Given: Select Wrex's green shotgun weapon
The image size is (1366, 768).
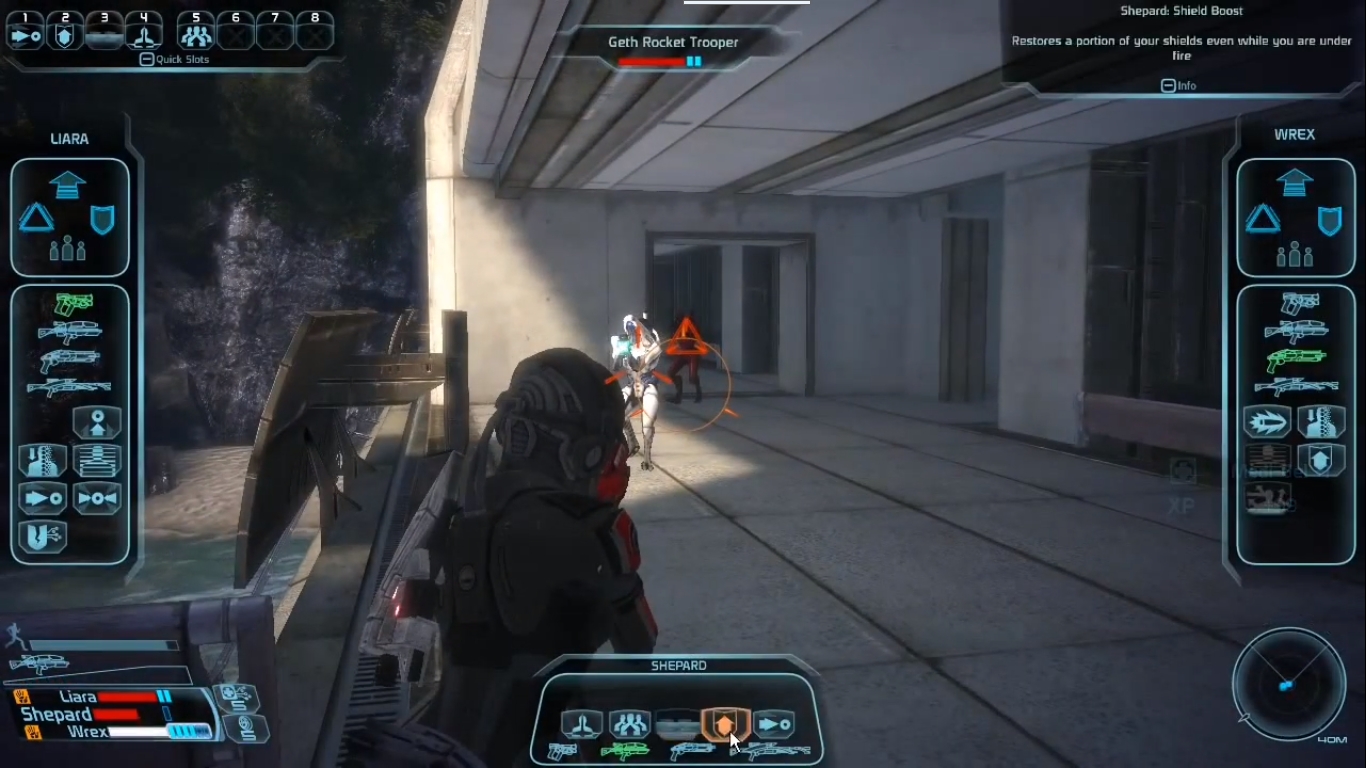Looking at the screenshot, I should tap(1296, 358).
